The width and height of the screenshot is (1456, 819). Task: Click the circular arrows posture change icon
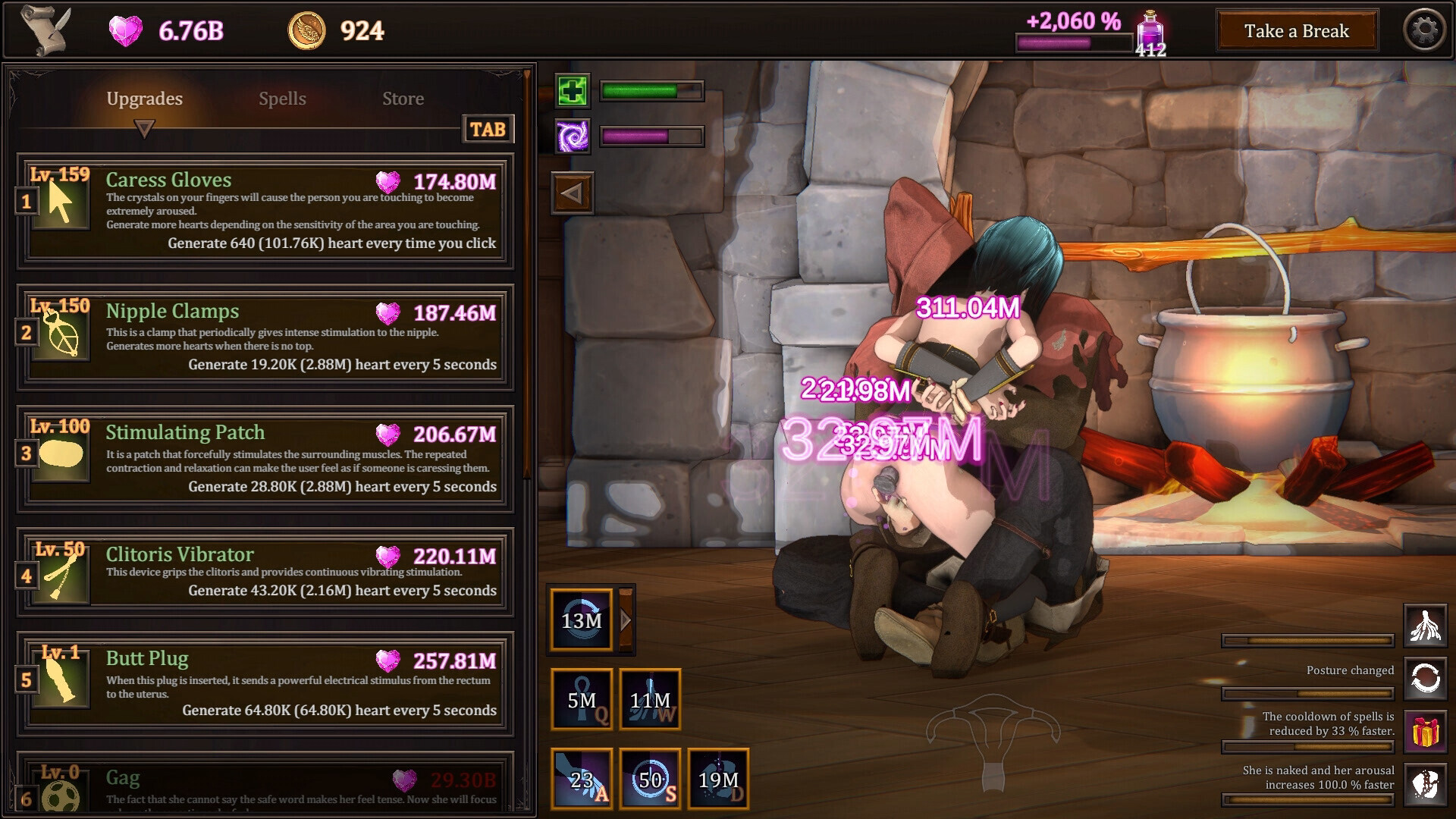point(1425,678)
